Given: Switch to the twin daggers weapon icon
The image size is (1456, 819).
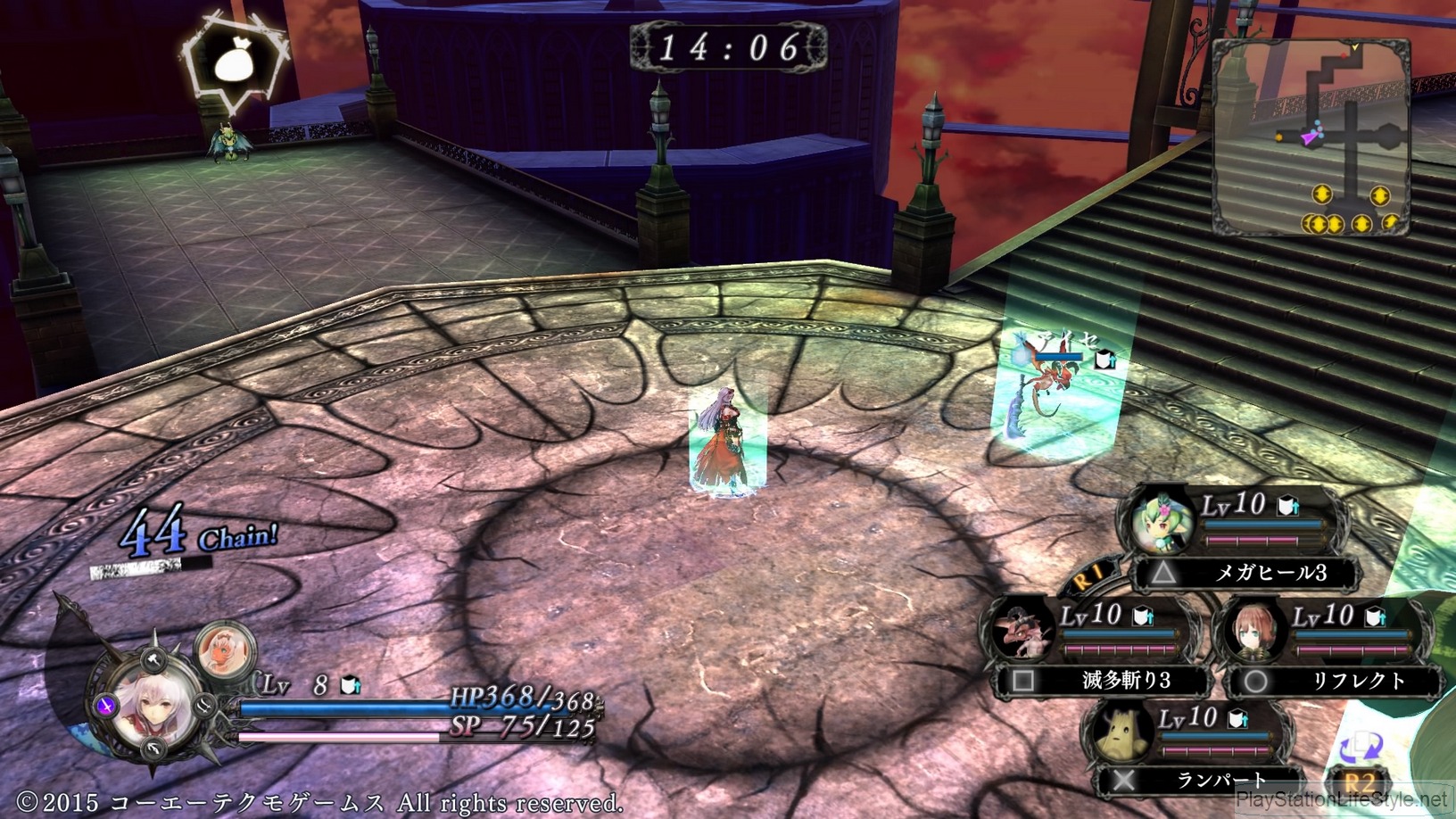Looking at the screenshot, I should pos(203,704).
